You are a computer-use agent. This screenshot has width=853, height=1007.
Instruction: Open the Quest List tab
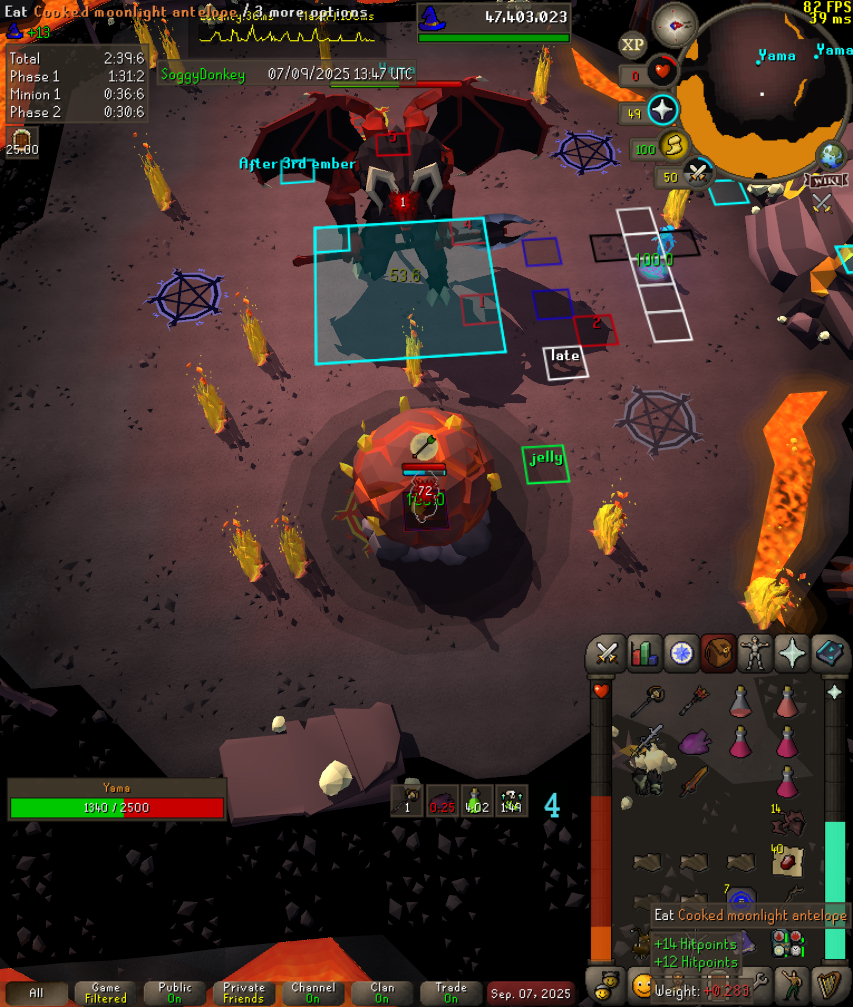point(681,654)
